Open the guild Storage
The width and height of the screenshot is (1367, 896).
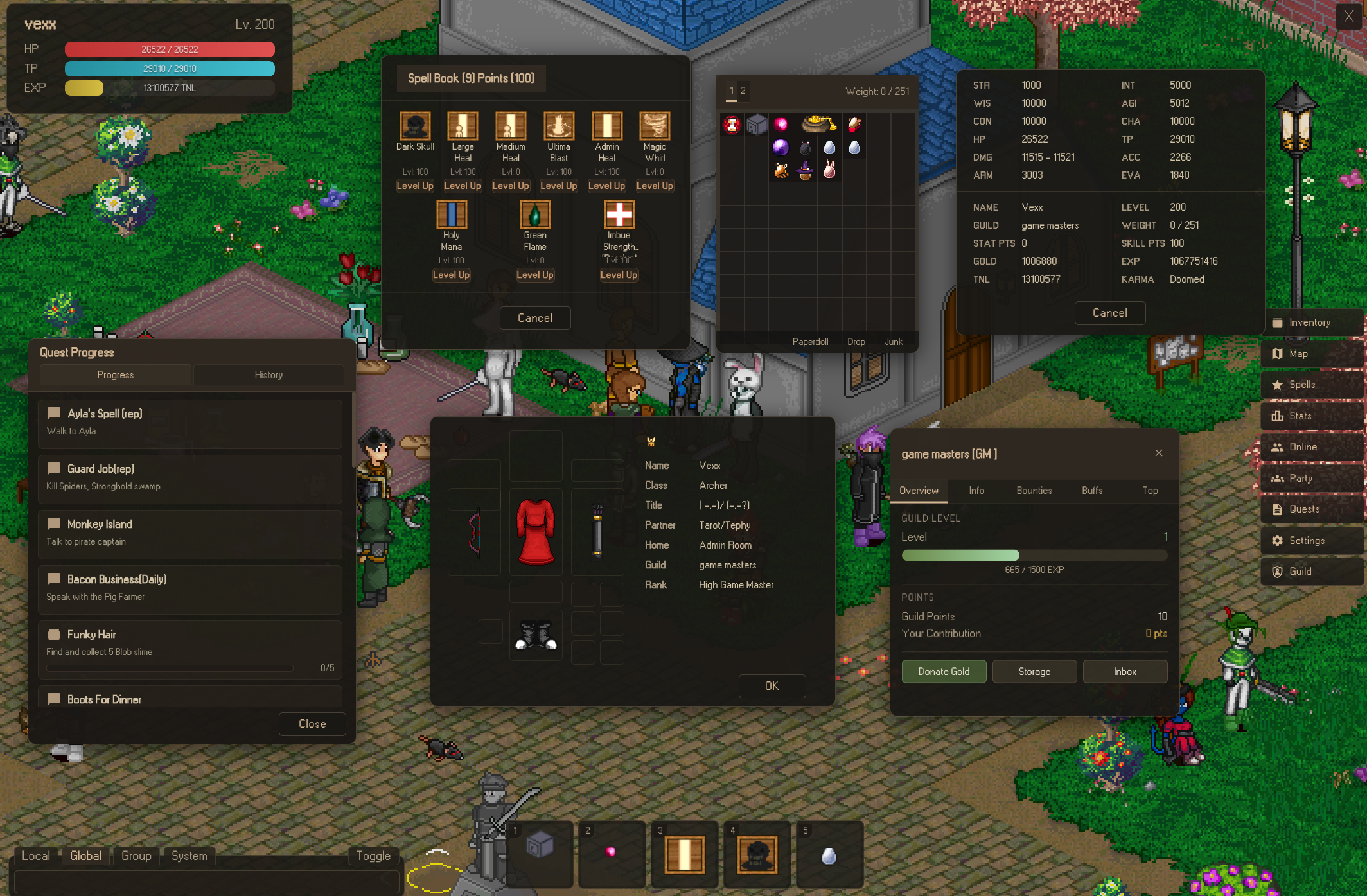[1034, 671]
